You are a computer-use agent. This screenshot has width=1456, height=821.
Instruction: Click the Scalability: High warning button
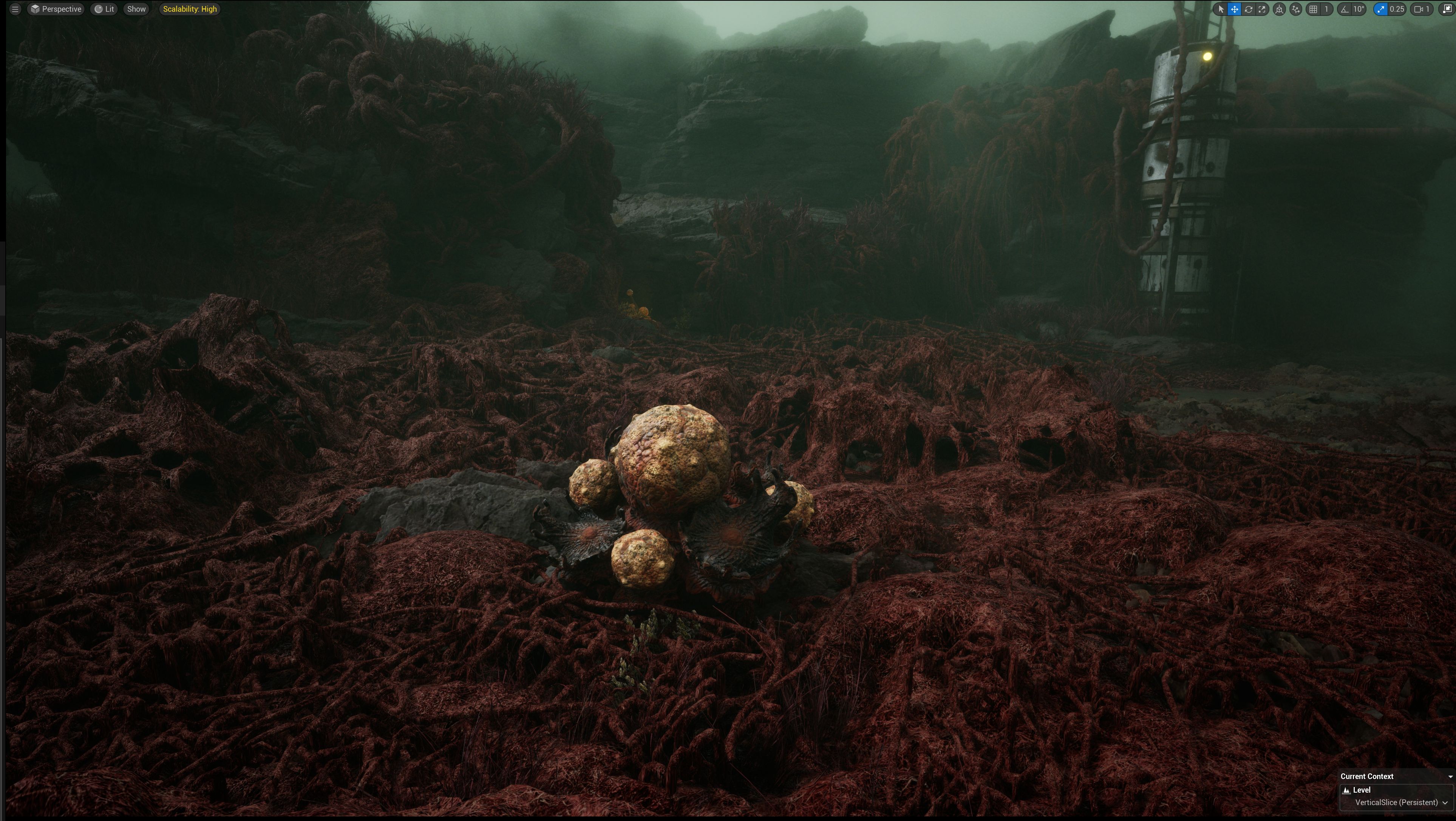point(190,9)
